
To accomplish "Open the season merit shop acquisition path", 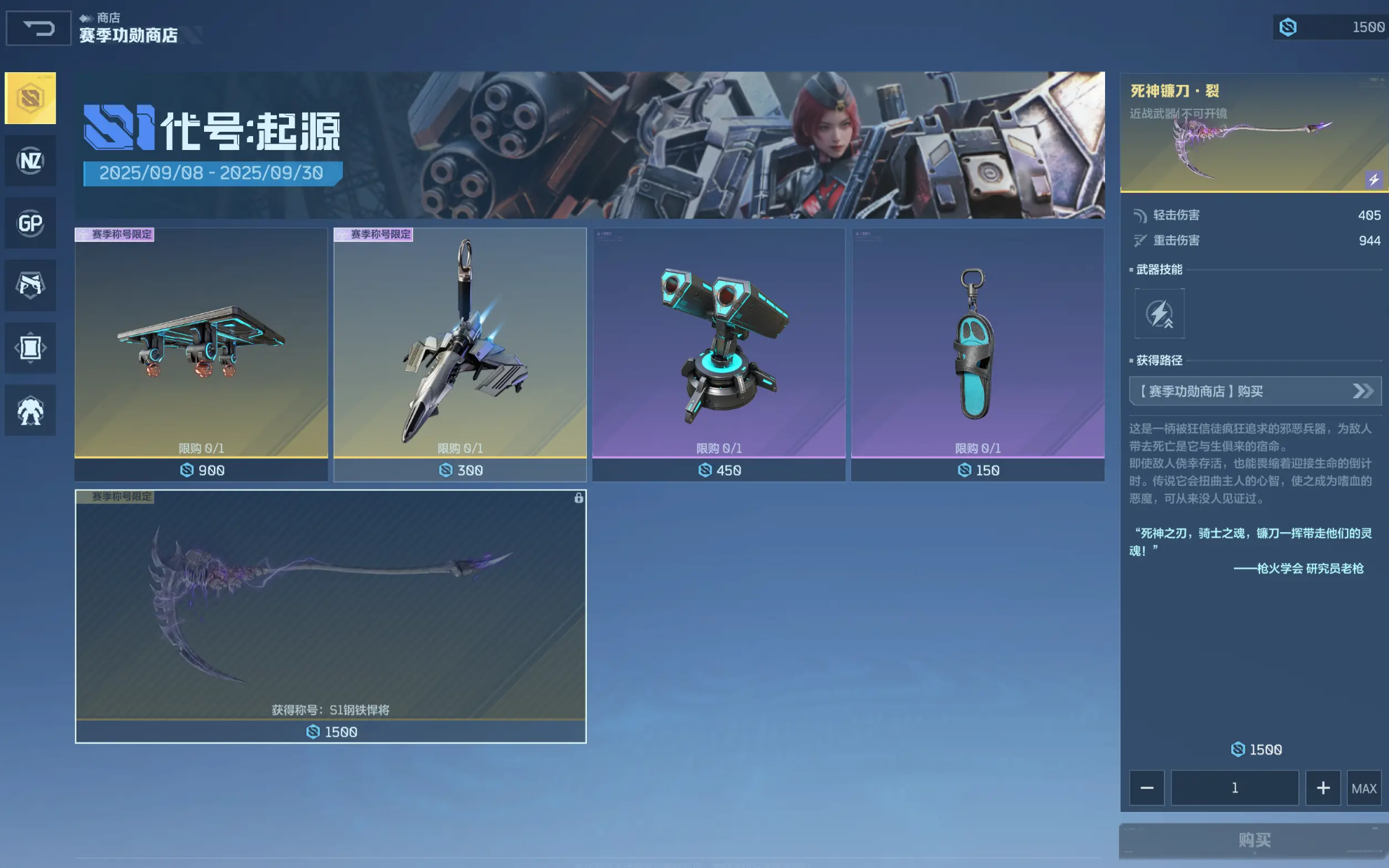I will tap(1254, 391).
